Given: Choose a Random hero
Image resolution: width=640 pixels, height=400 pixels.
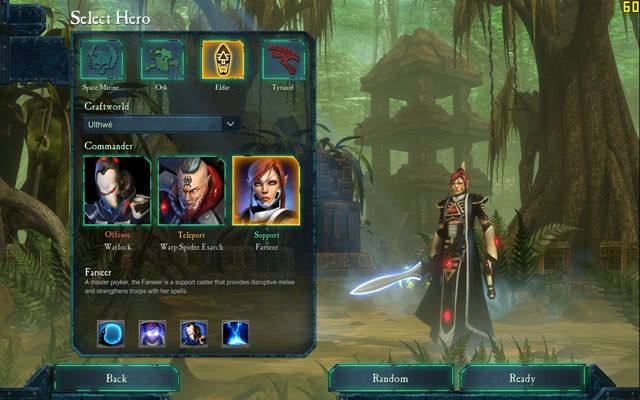Looking at the screenshot, I should pos(390,379).
